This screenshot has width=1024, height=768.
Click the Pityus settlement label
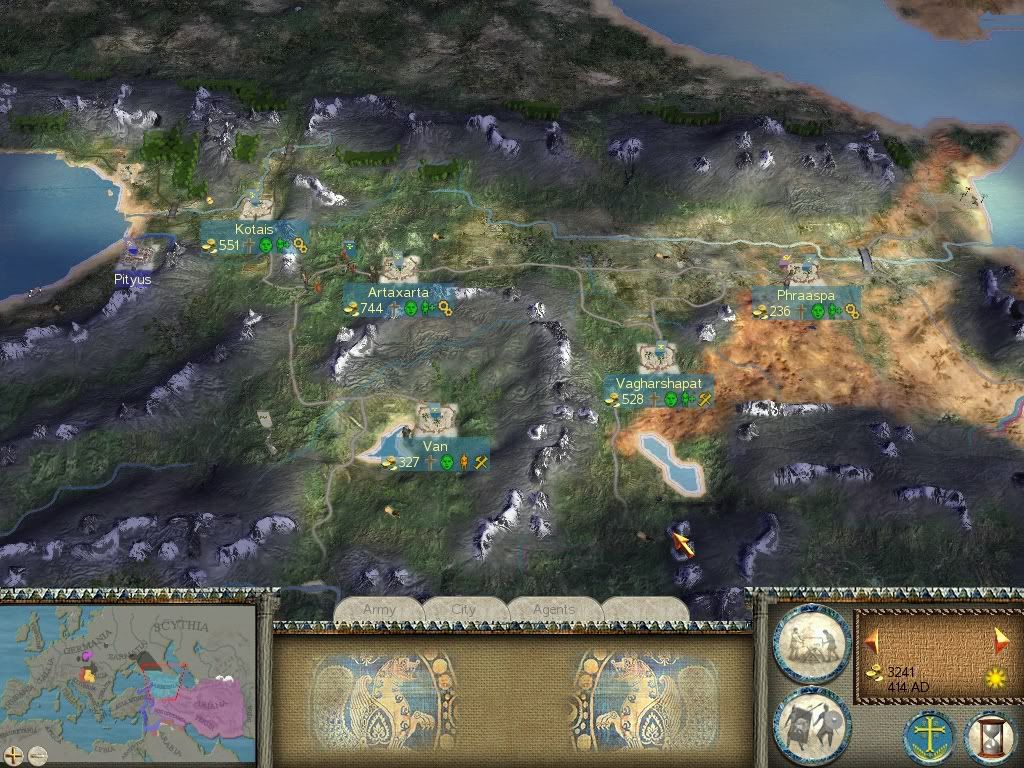(x=132, y=280)
